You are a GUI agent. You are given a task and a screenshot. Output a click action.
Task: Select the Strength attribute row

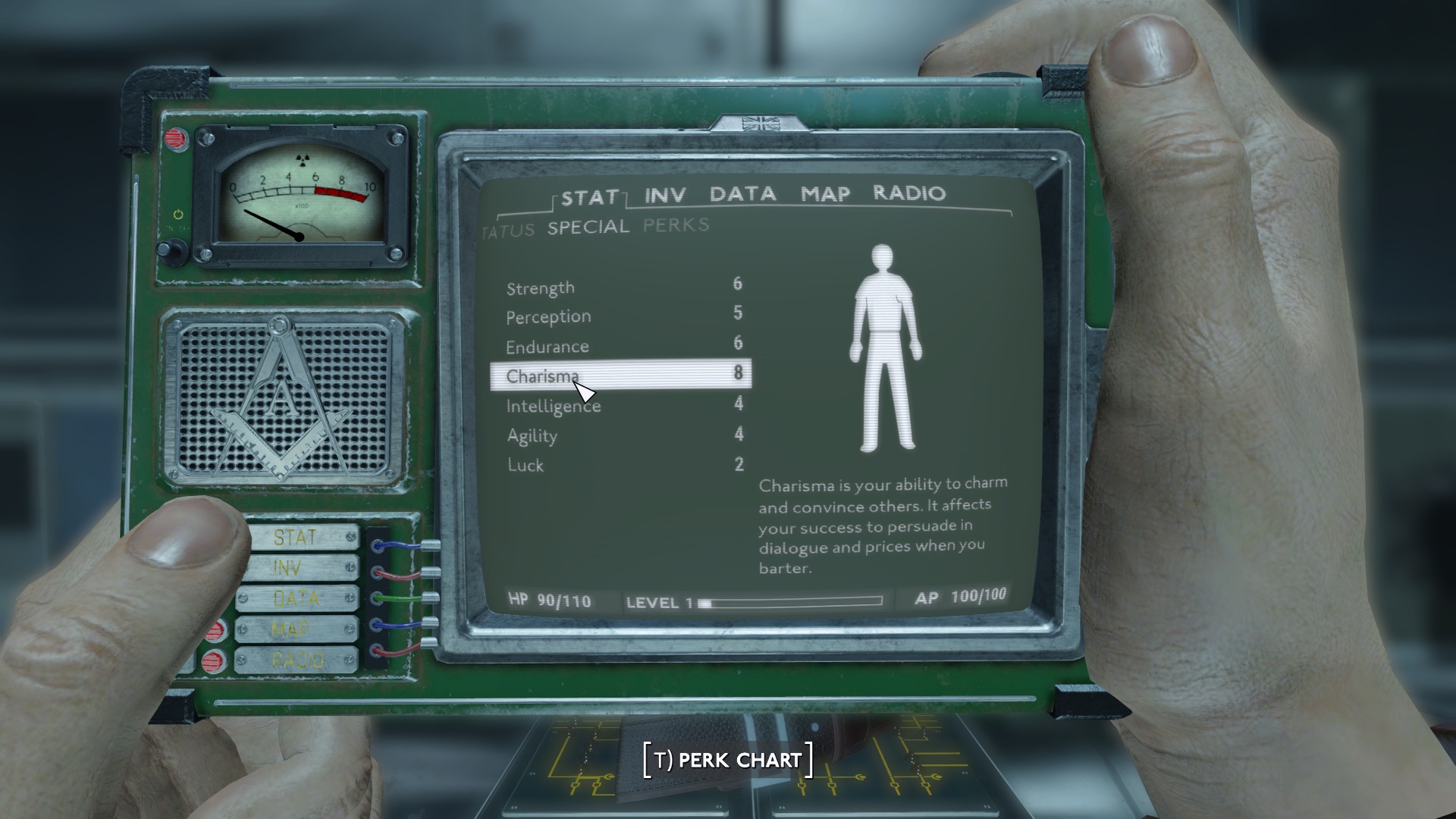[622, 287]
